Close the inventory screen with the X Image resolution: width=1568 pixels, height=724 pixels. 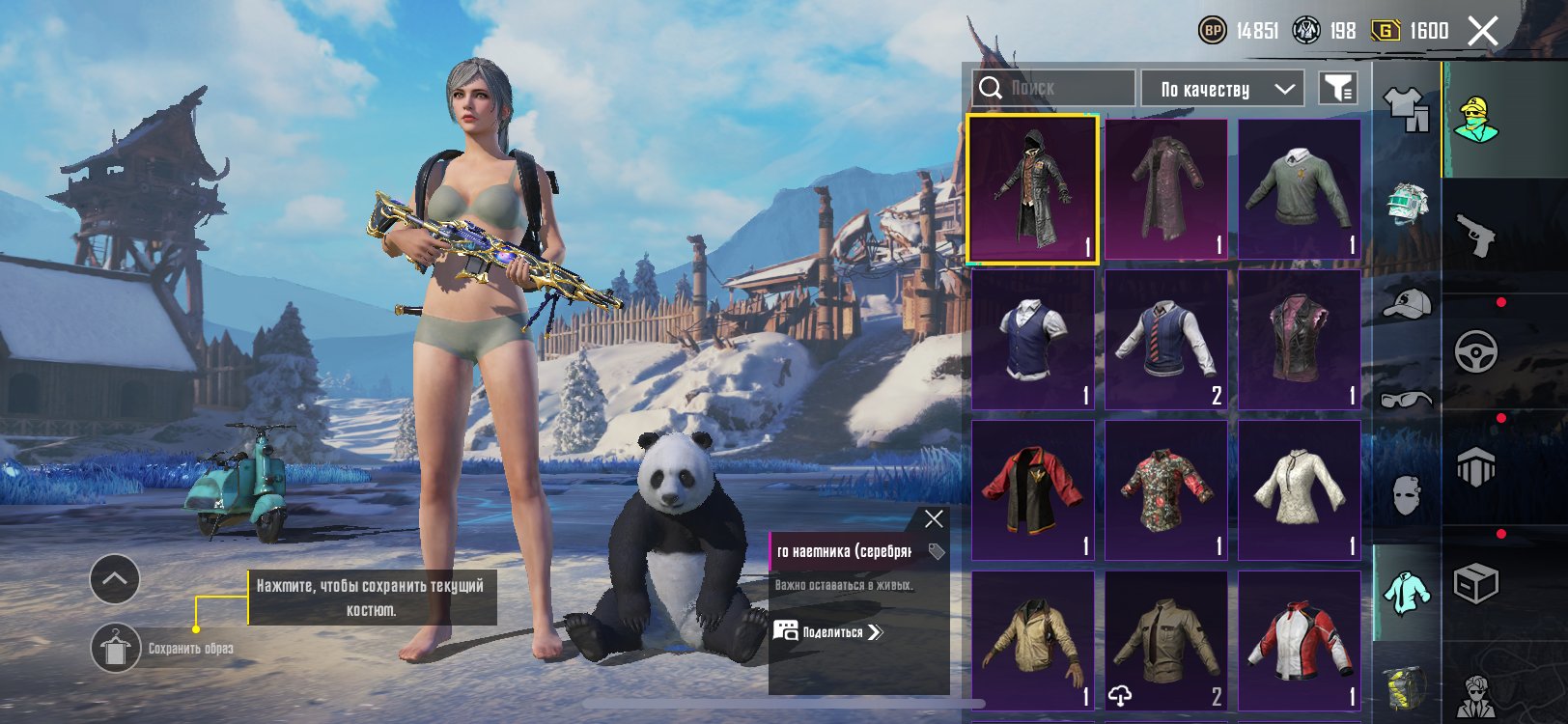pyautogui.click(x=1483, y=31)
